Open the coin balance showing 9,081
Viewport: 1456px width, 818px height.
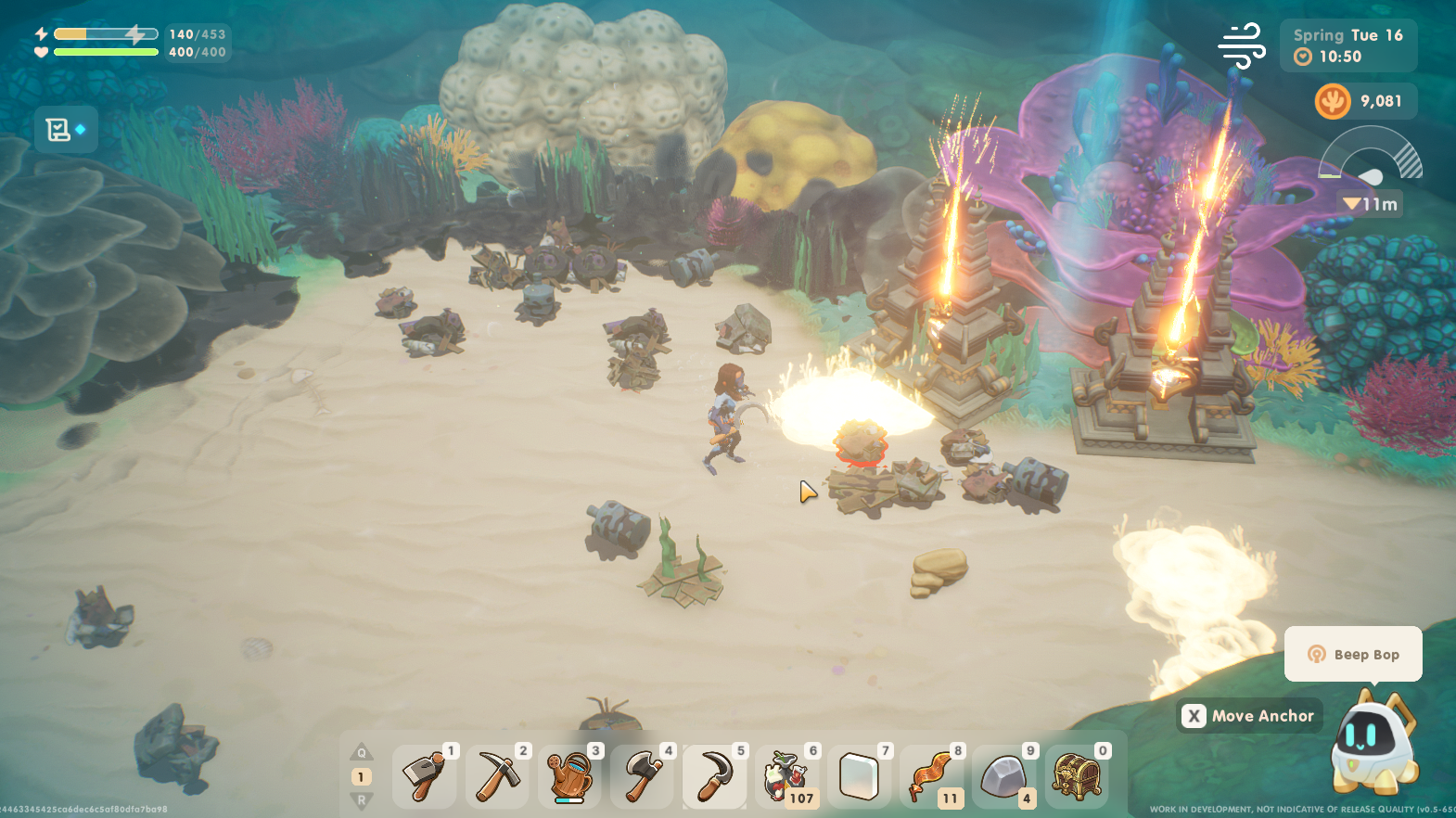(1364, 101)
